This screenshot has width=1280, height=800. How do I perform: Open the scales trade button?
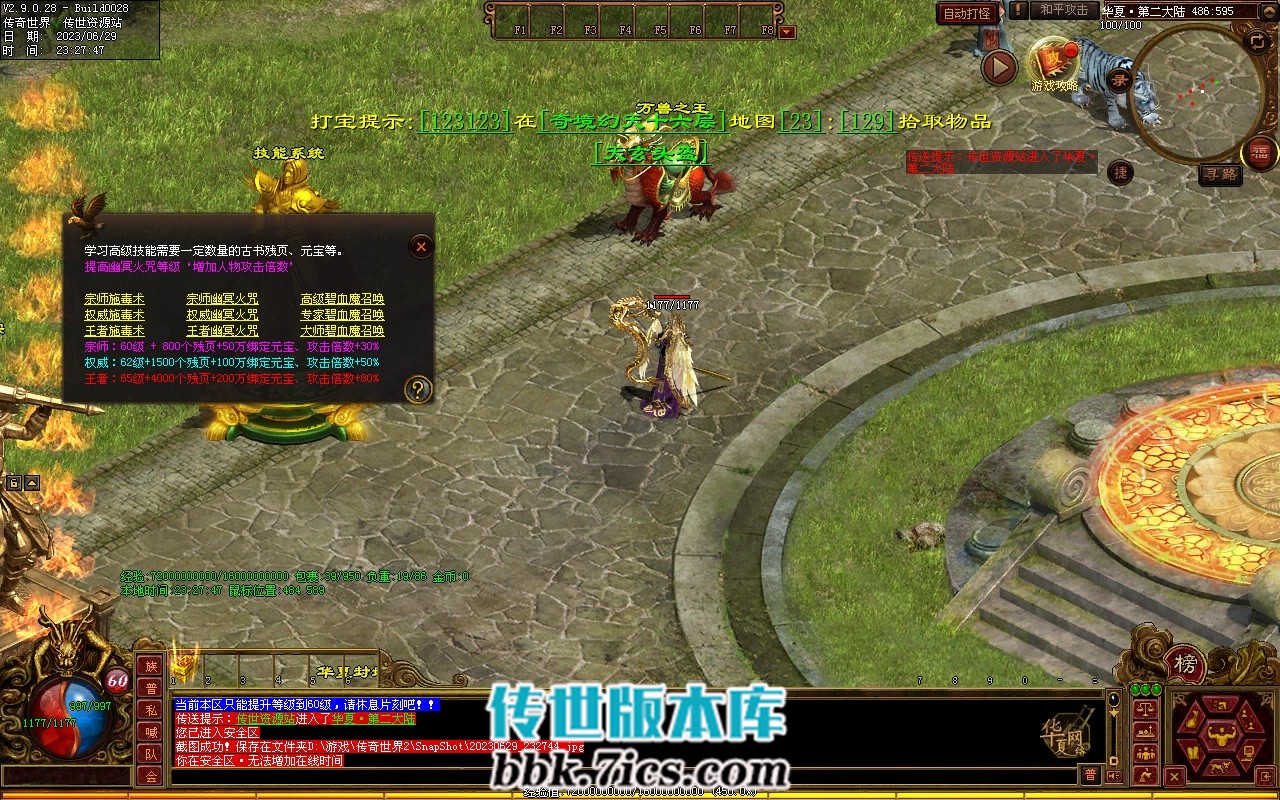(x=1146, y=709)
